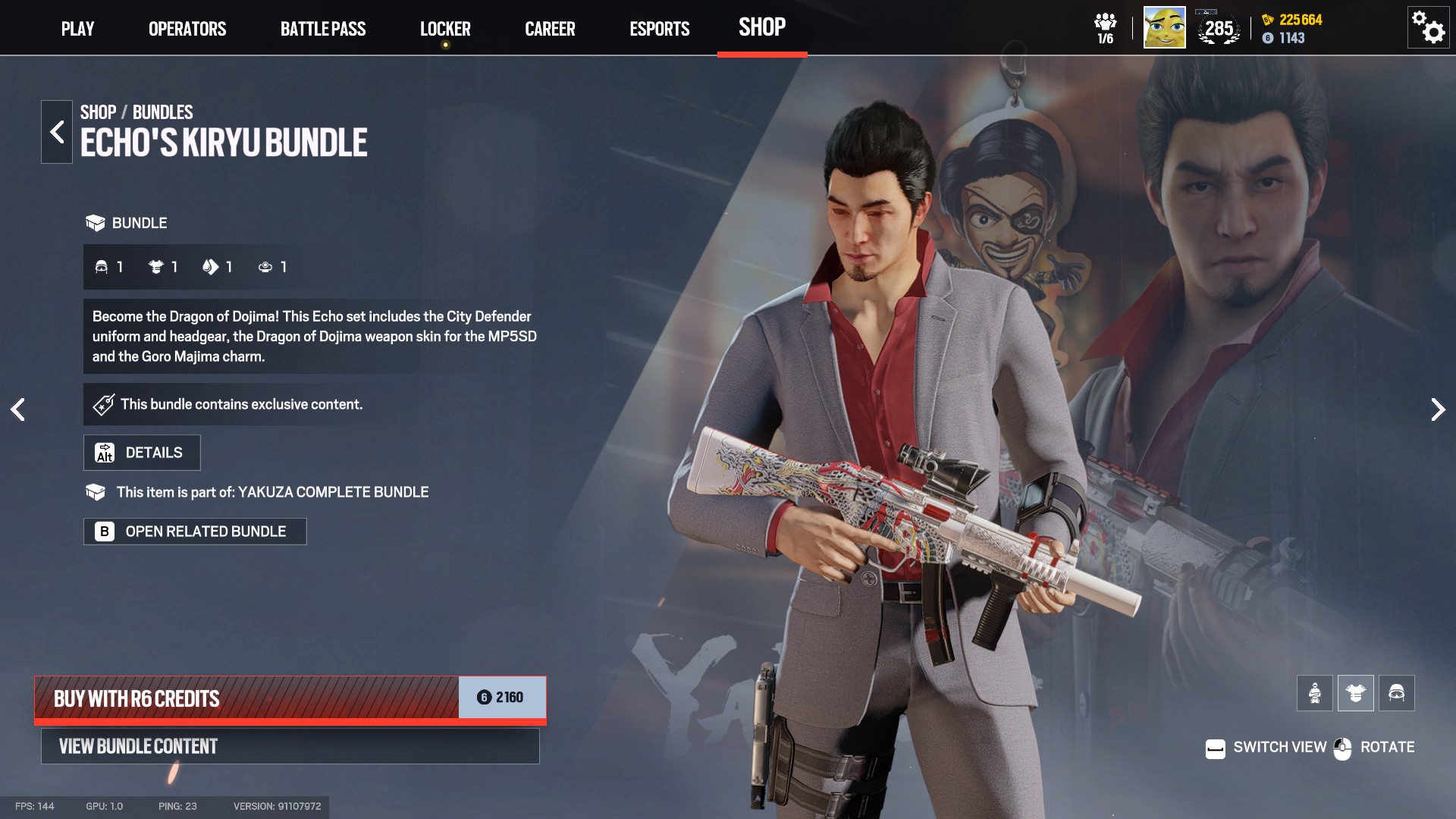This screenshot has width=1456, height=819.
Task: Select the Career tab
Action: 550,29
